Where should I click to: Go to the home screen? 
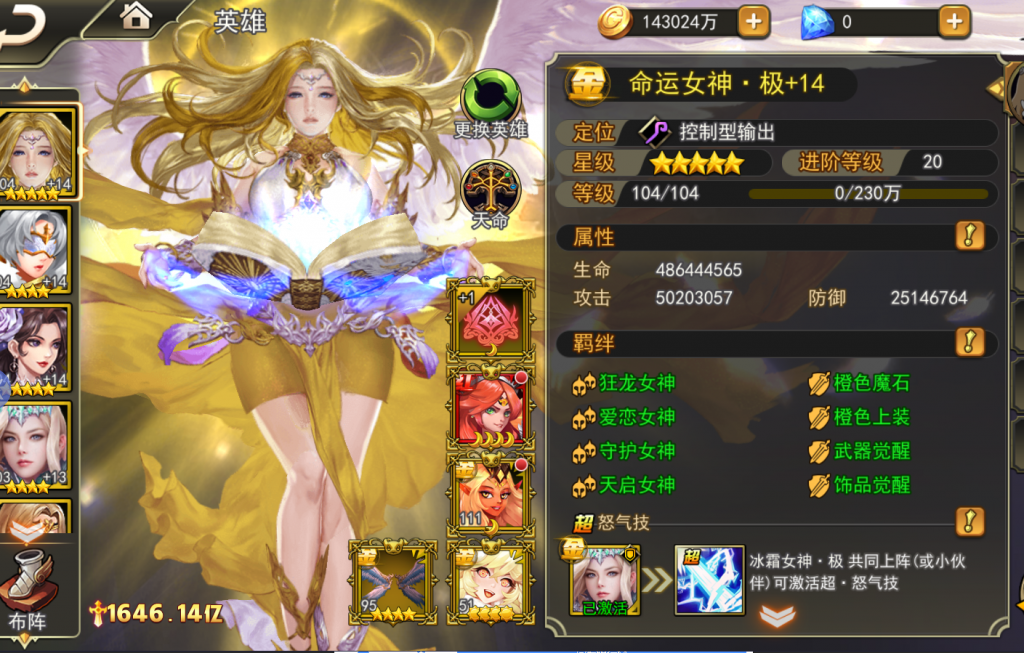(136, 15)
